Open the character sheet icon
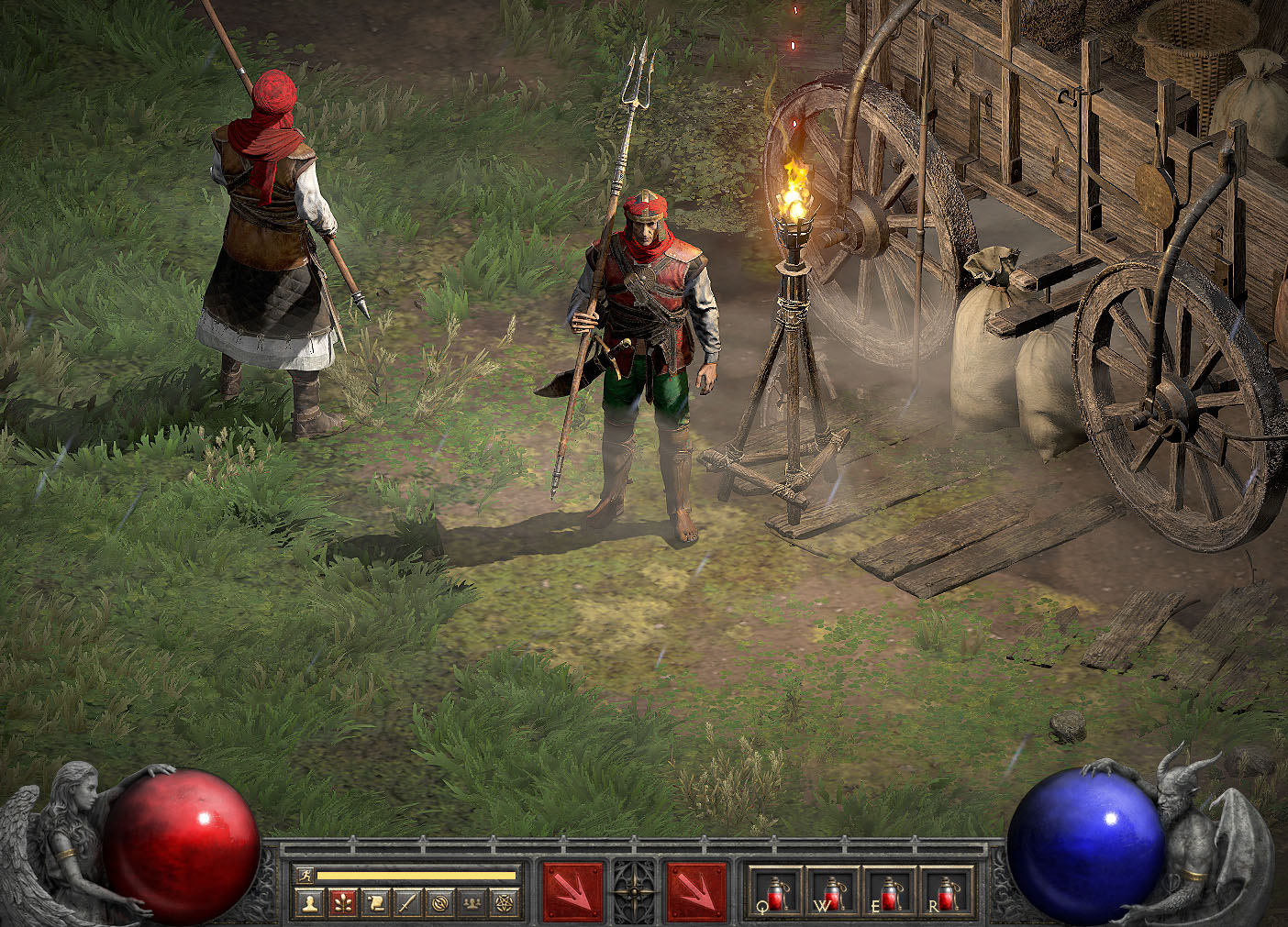The height and width of the screenshot is (927, 1288). (311, 903)
